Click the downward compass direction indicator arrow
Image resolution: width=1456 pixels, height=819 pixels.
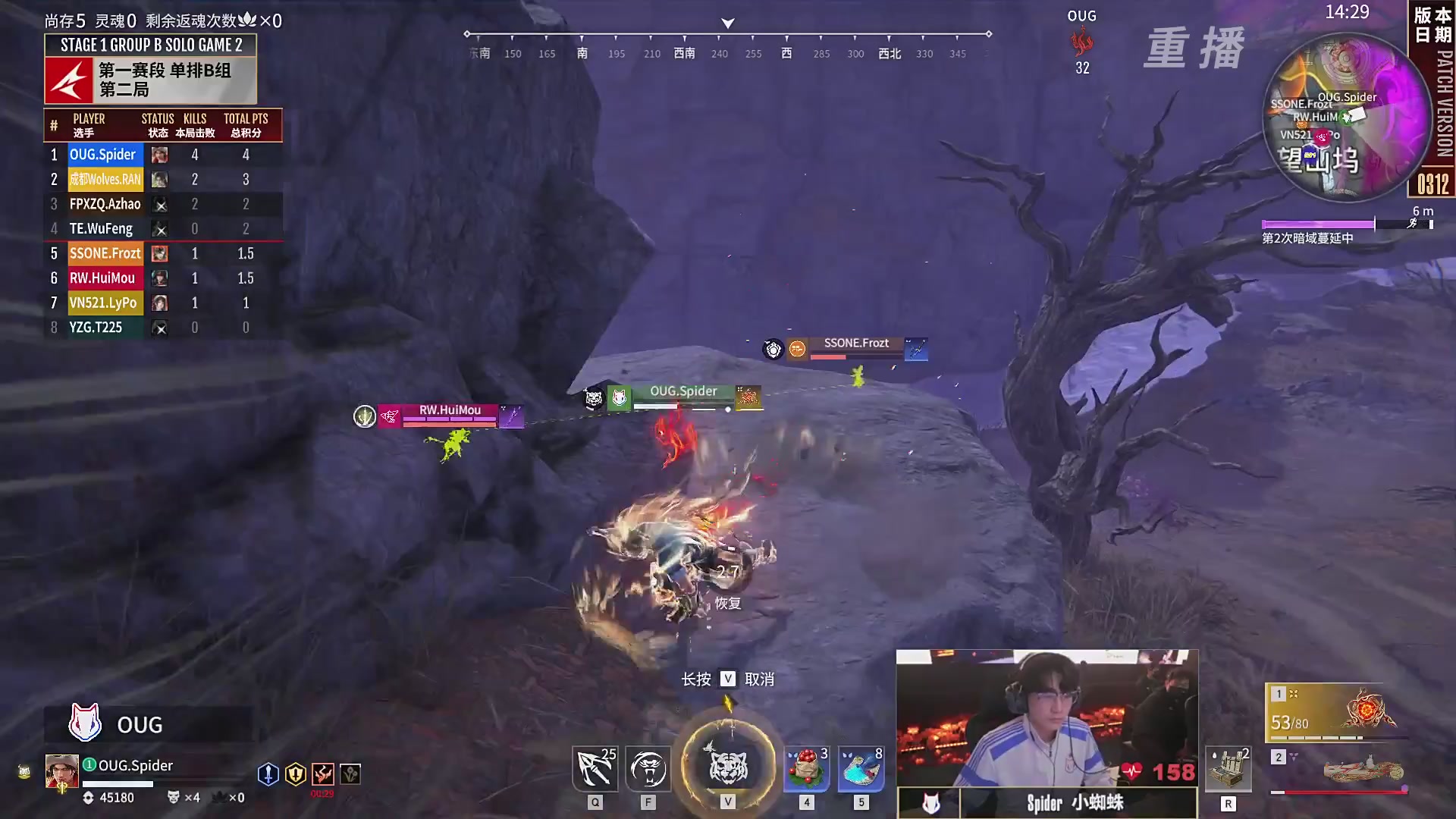(726, 22)
